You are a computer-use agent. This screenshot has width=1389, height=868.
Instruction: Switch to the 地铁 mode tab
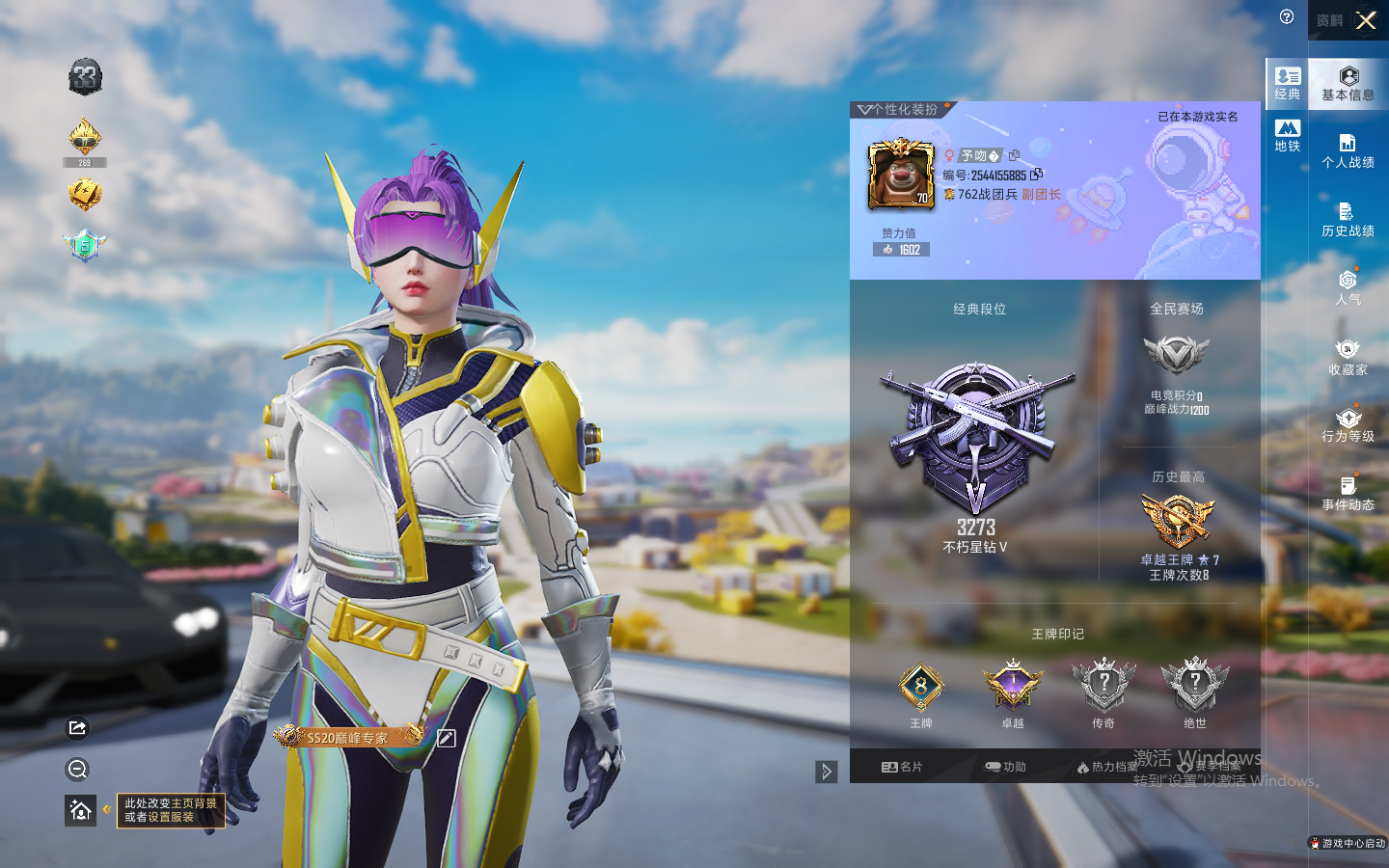(1288, 135)
